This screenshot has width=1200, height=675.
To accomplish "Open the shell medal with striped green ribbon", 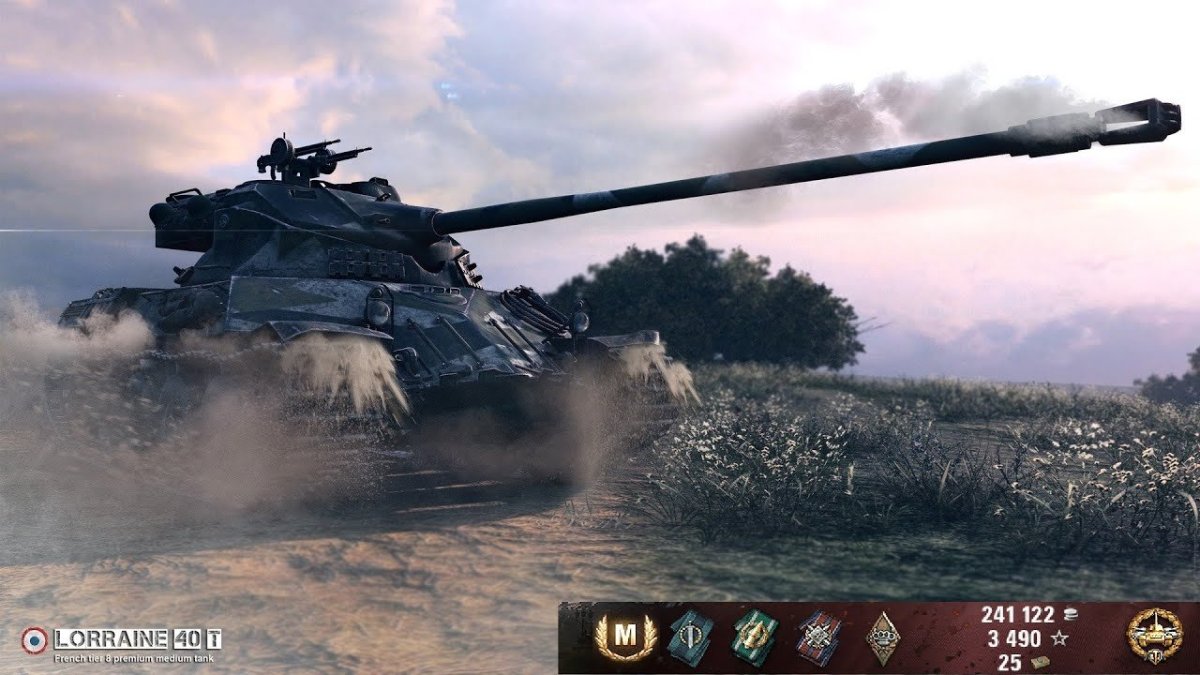I will point(754,637).
